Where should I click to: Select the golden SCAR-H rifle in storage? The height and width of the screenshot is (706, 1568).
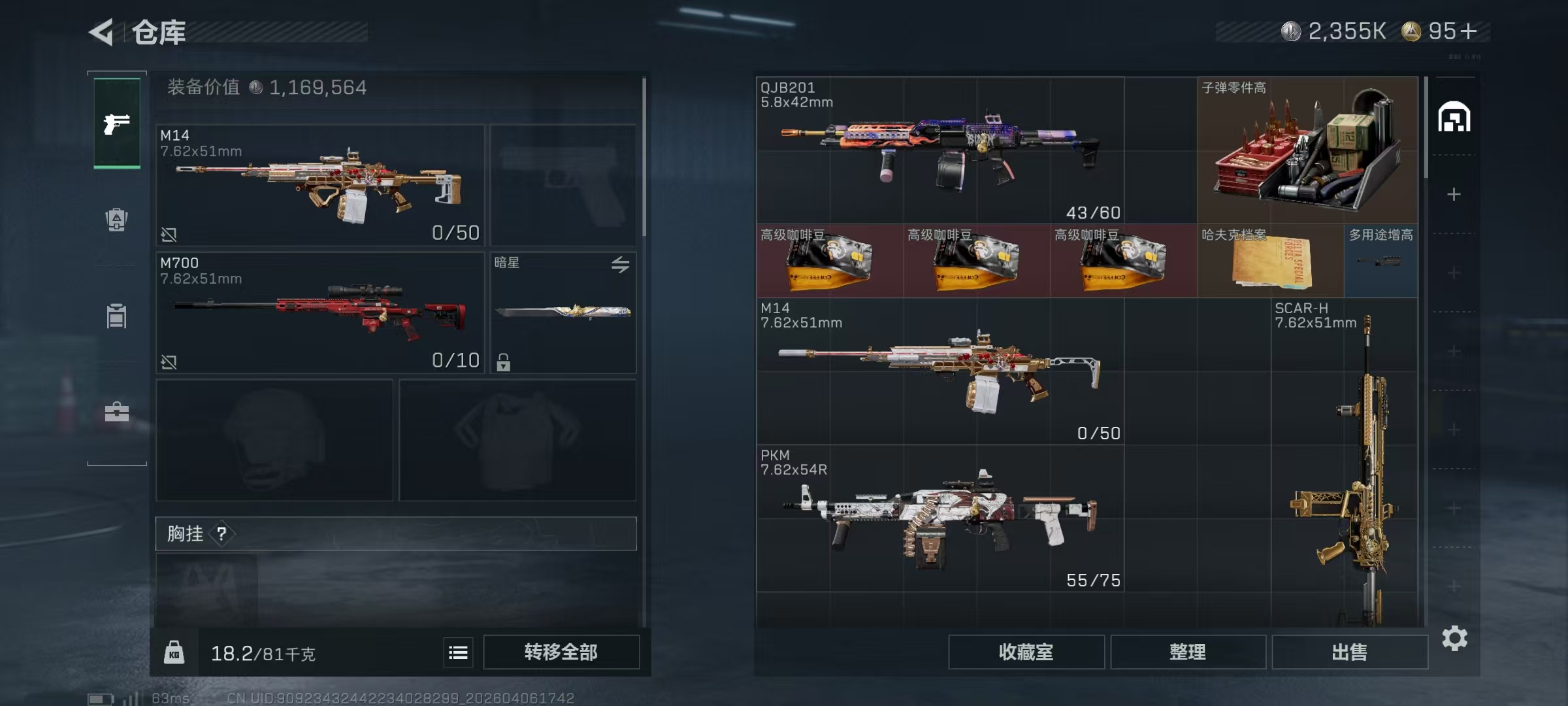pos(1345,464)
